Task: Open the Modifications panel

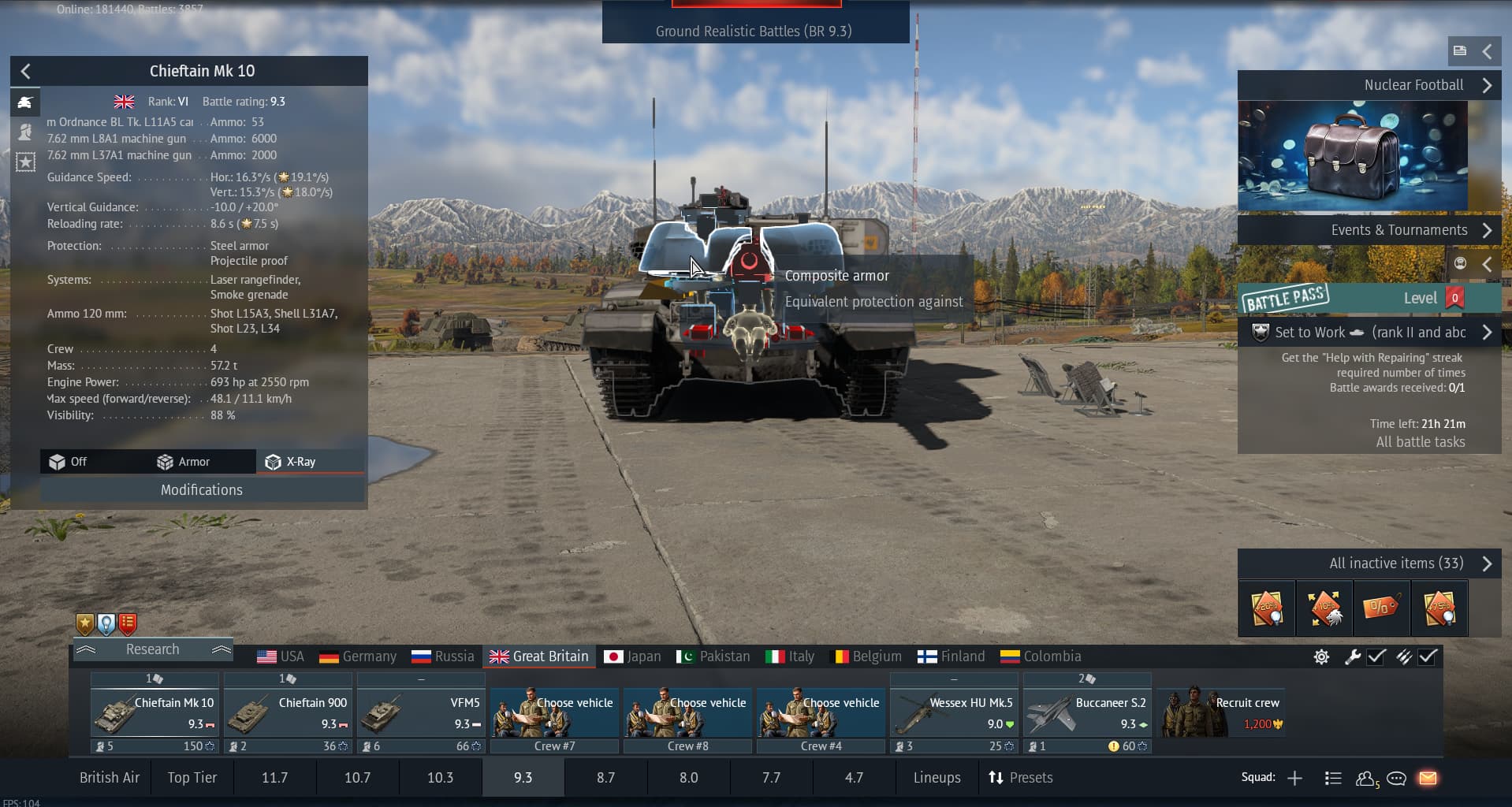Action: [x=202, y=490]
